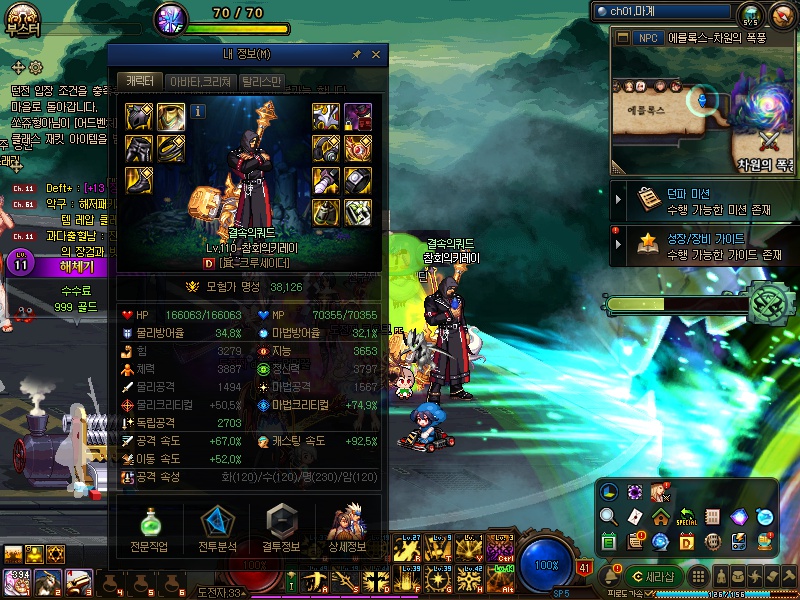Select the boots equipment slot
Viewport: 800px width, 600px height.
pos(139,179)
